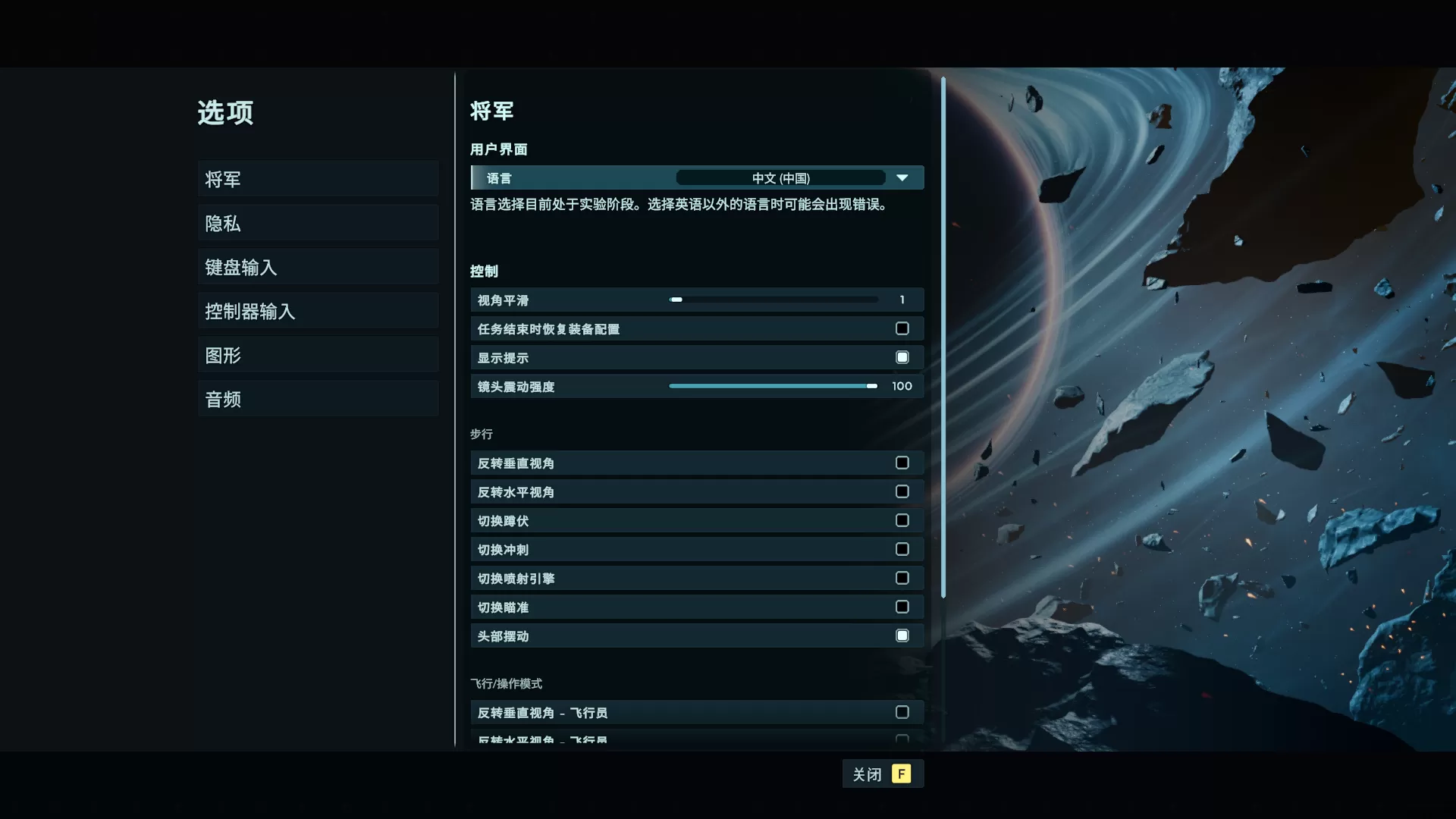1456x819 pixels.
Task: Turn on the 切换冲刺 checkbox
Action: 902,550
